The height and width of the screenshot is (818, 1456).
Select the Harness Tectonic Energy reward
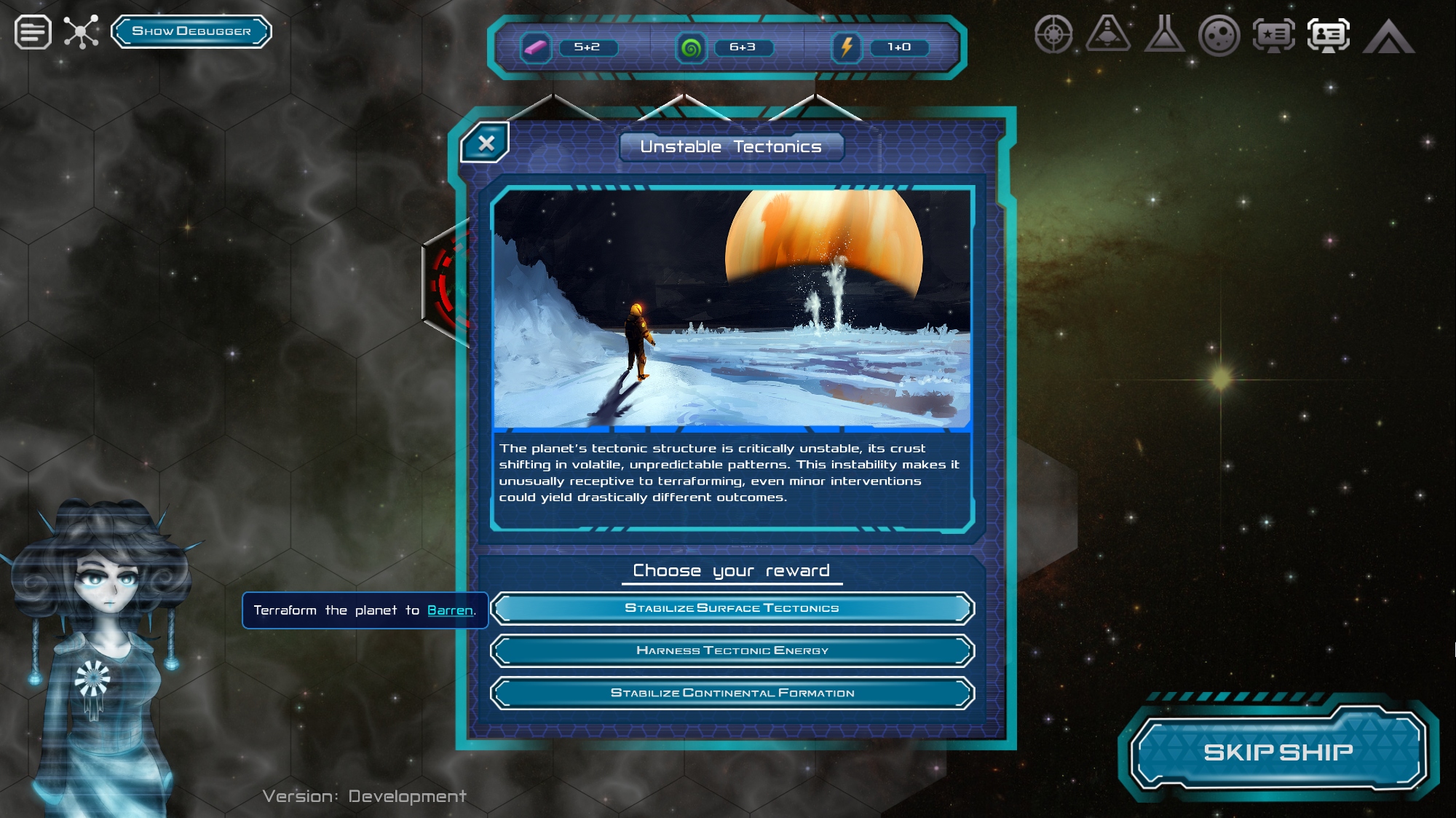[732, 650]
